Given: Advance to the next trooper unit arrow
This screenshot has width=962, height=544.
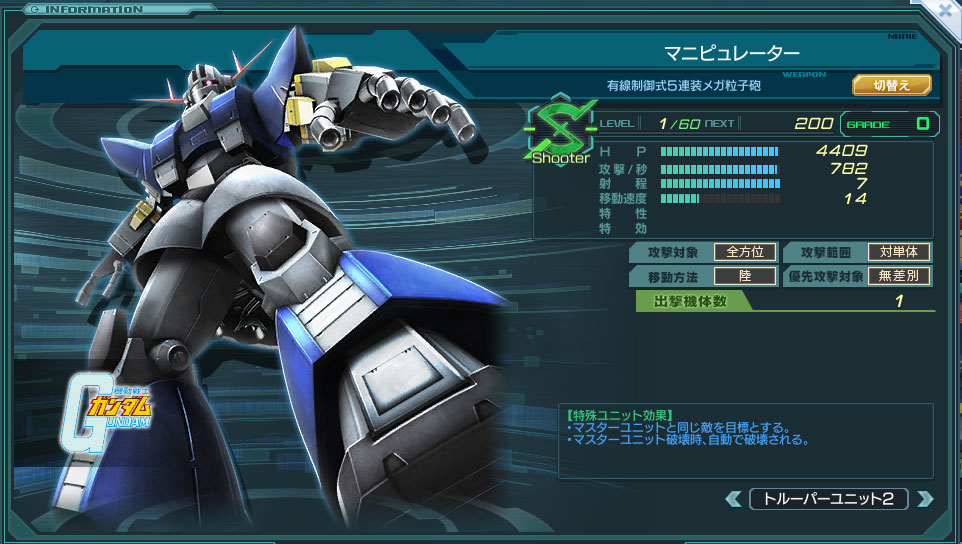Looking at the screenshot, I should [x=924, y=498].
